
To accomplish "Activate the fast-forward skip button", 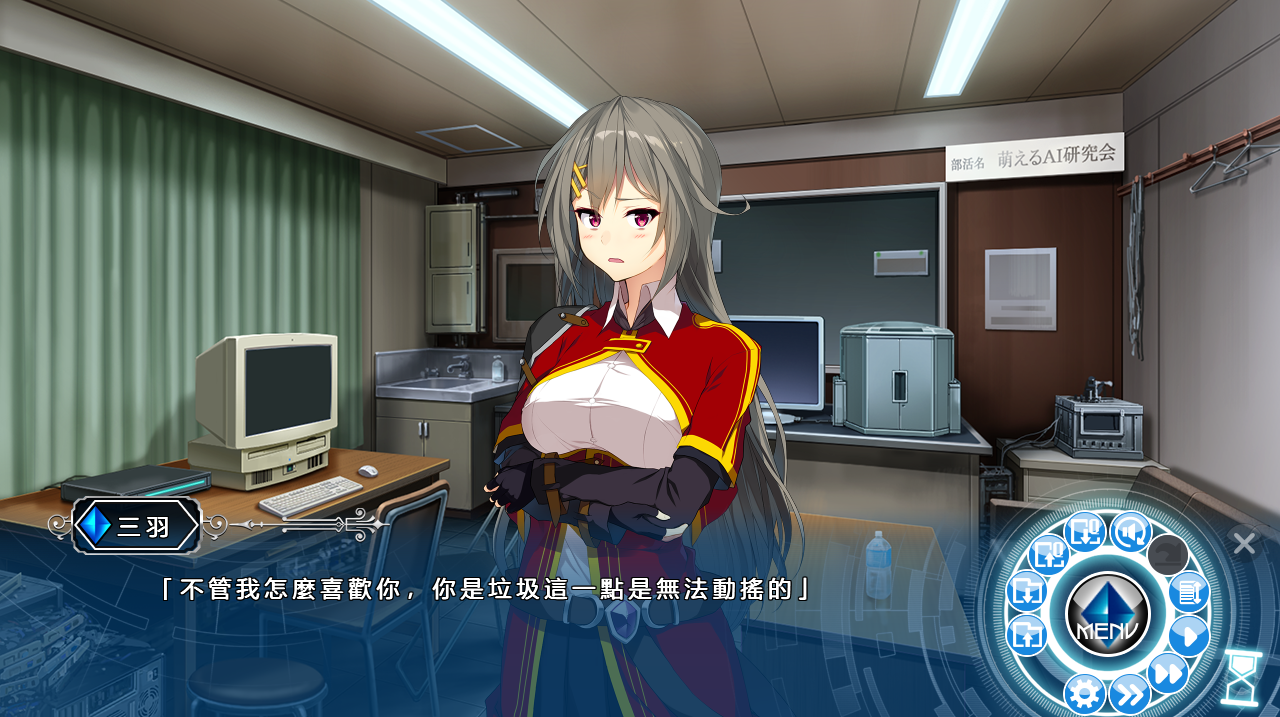I will pyautogui.click(x=1167, y=673).
